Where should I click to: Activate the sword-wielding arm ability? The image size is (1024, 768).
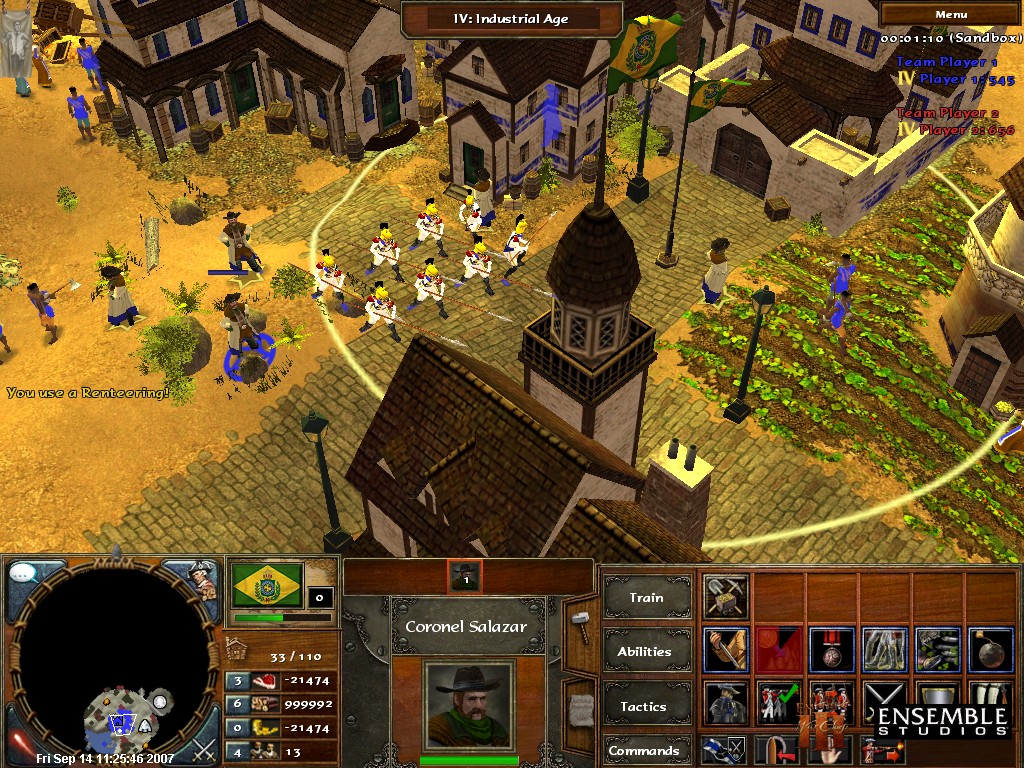(726, 650)
